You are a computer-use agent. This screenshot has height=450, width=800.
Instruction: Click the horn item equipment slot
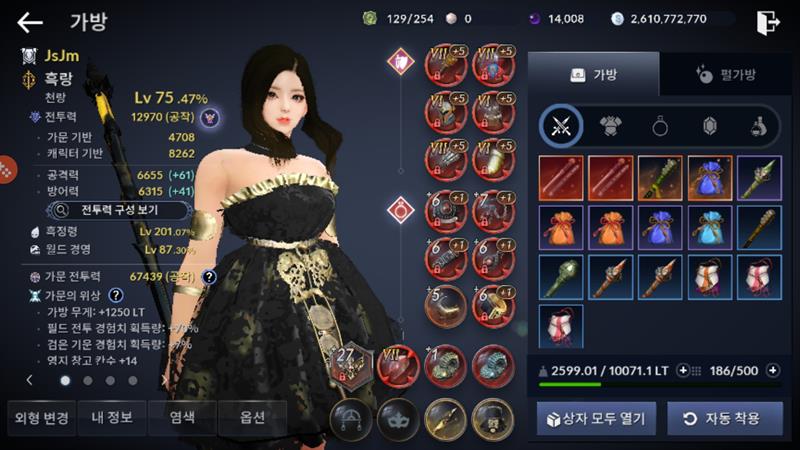446,306
